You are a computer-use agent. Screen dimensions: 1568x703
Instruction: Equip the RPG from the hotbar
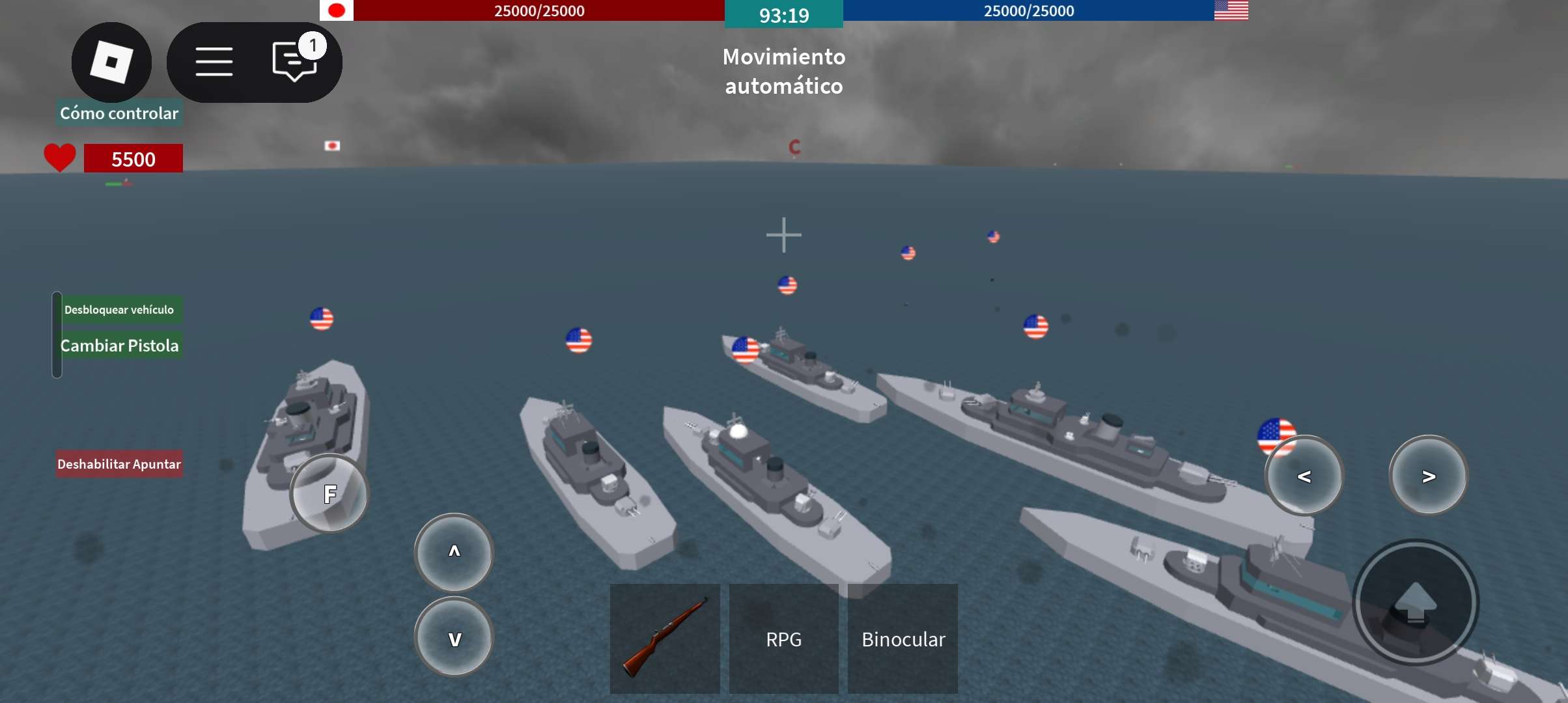coord(783,639)
